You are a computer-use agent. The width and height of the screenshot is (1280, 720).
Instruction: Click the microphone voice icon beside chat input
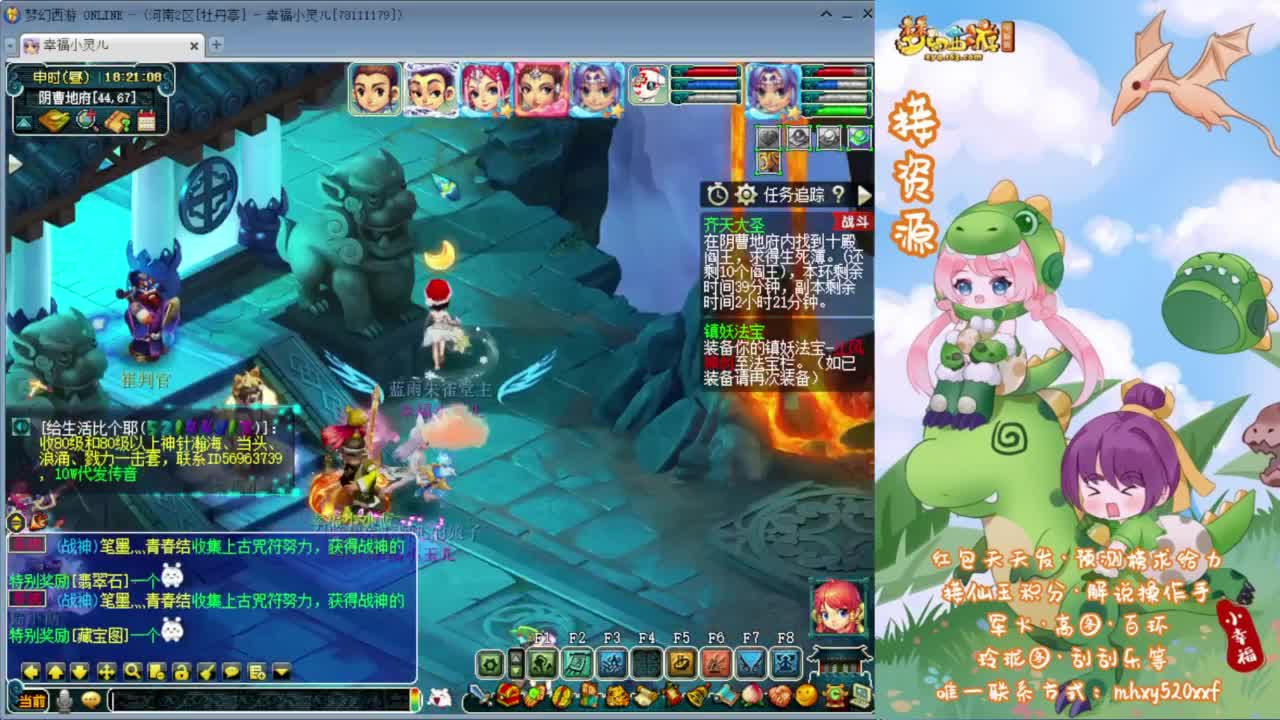click(64, 700)
